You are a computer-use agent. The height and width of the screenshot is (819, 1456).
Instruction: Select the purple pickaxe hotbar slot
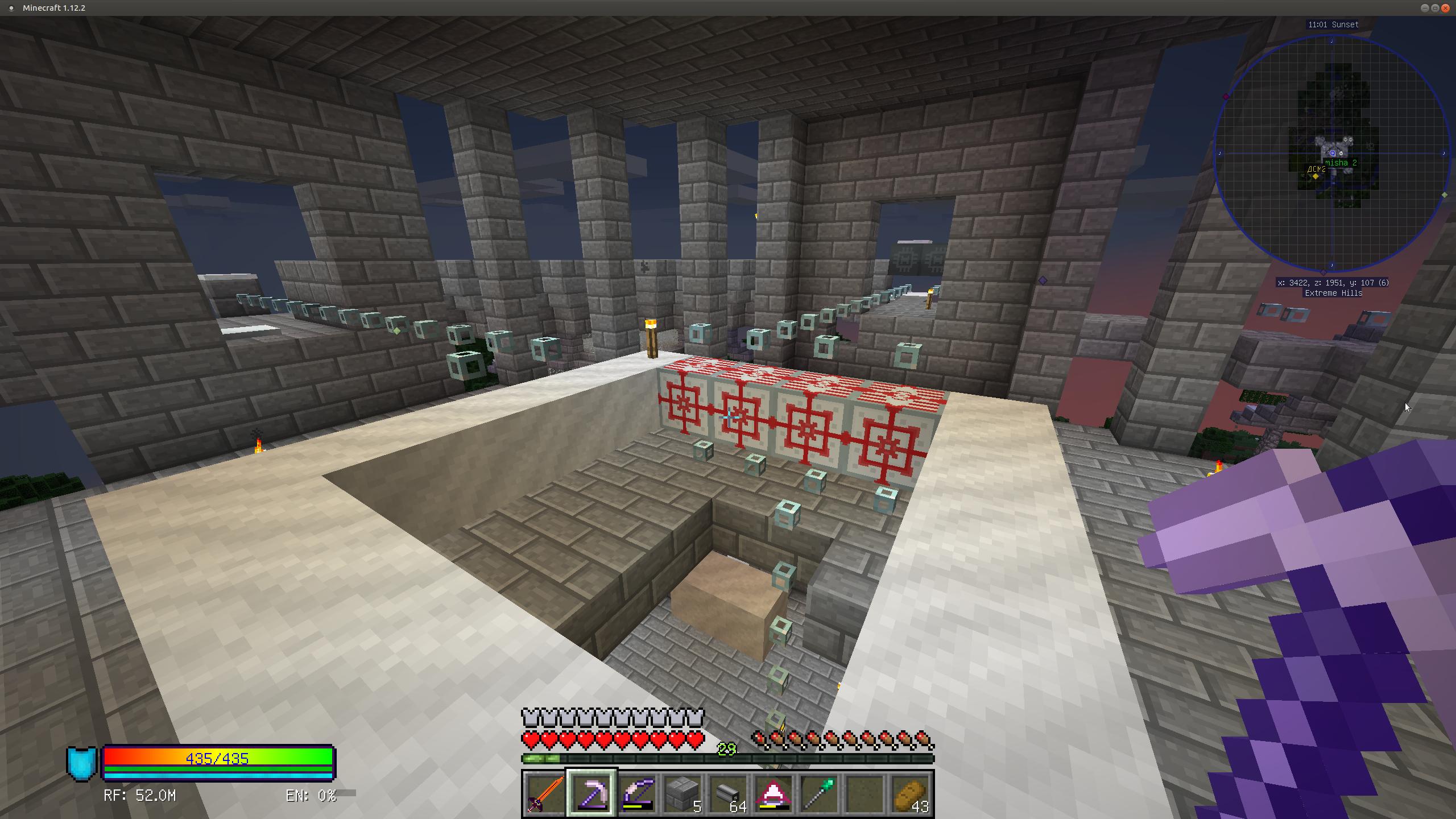591,793
